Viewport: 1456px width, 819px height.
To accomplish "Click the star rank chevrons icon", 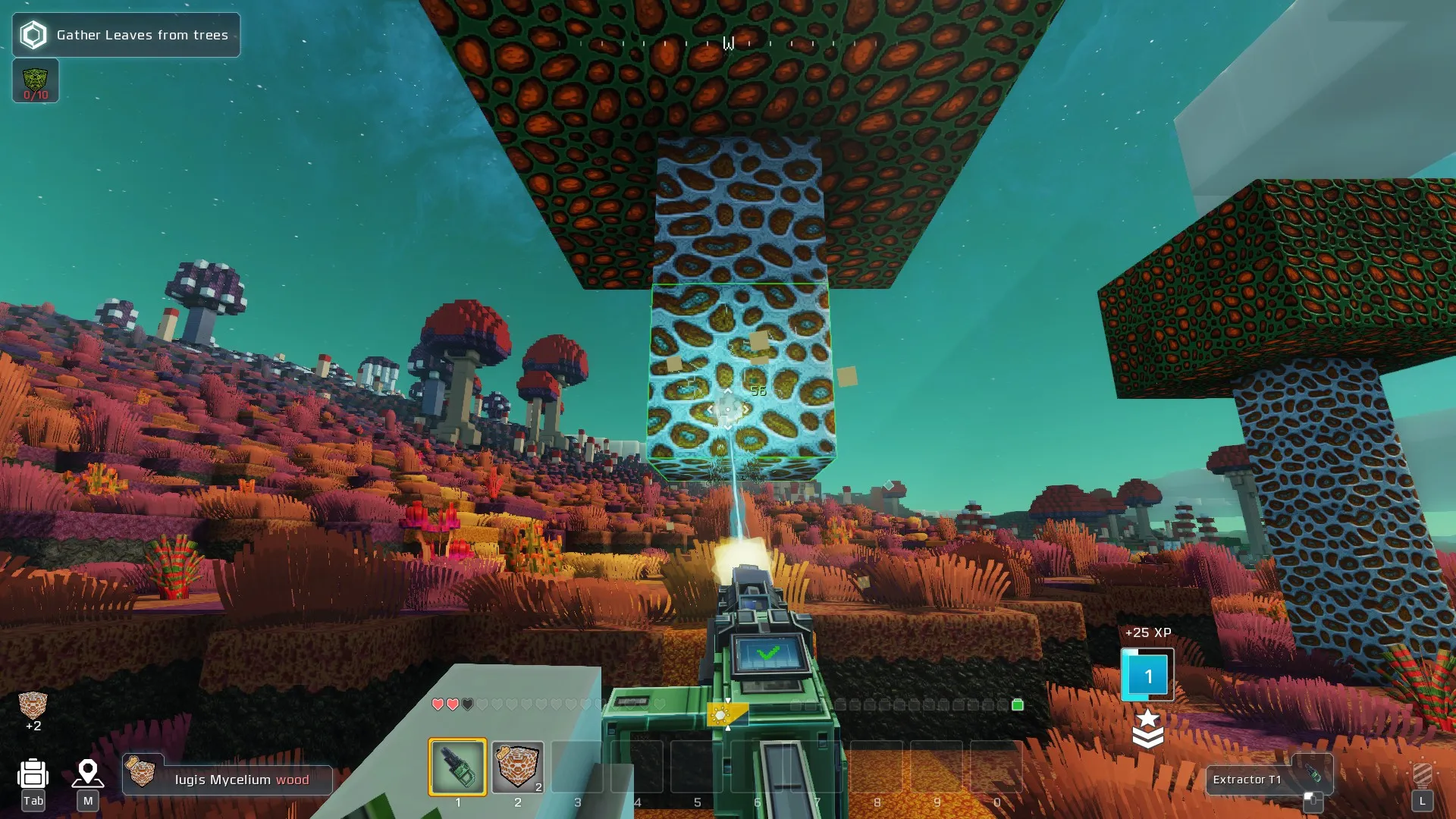I will 1147,729.
